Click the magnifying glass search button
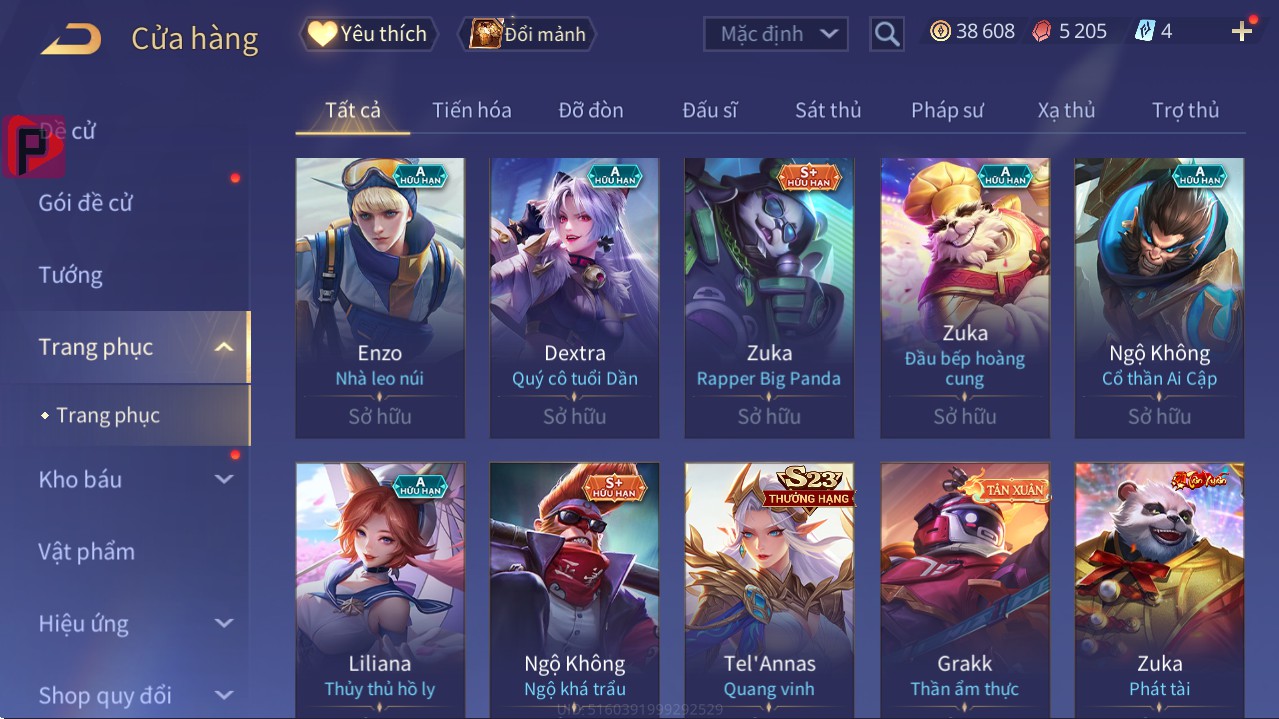 pos(886,34)
